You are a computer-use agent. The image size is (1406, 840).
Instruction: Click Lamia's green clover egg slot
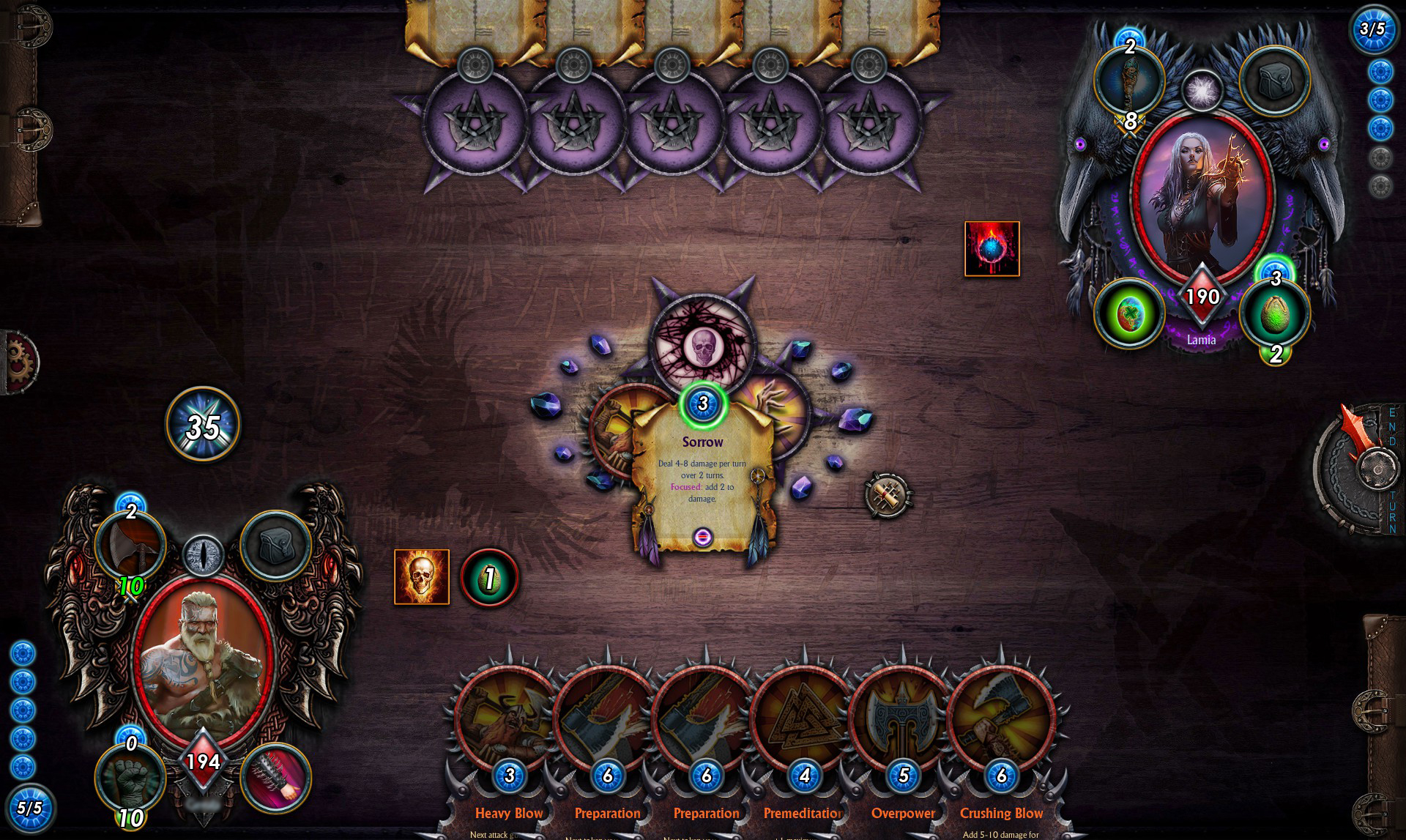(1128, 313)
